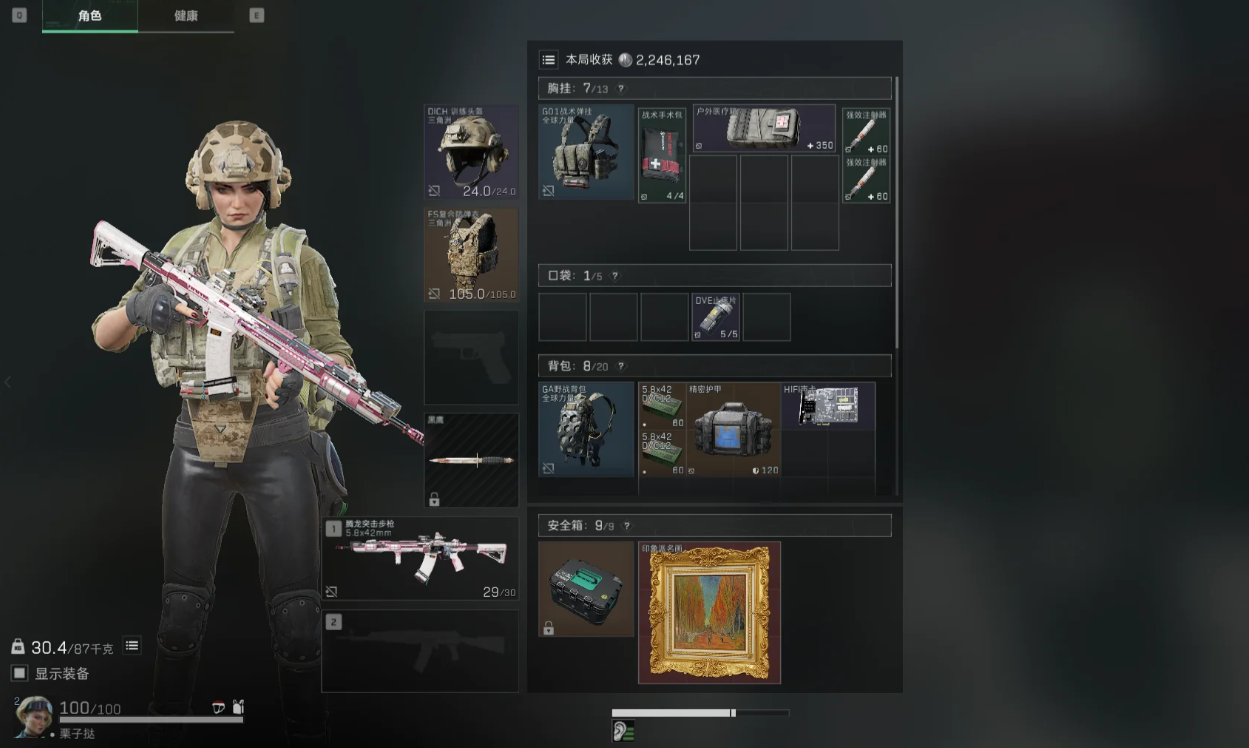
Task: Open the help icon beside 胸挂
Action: [x=620, y=89]
